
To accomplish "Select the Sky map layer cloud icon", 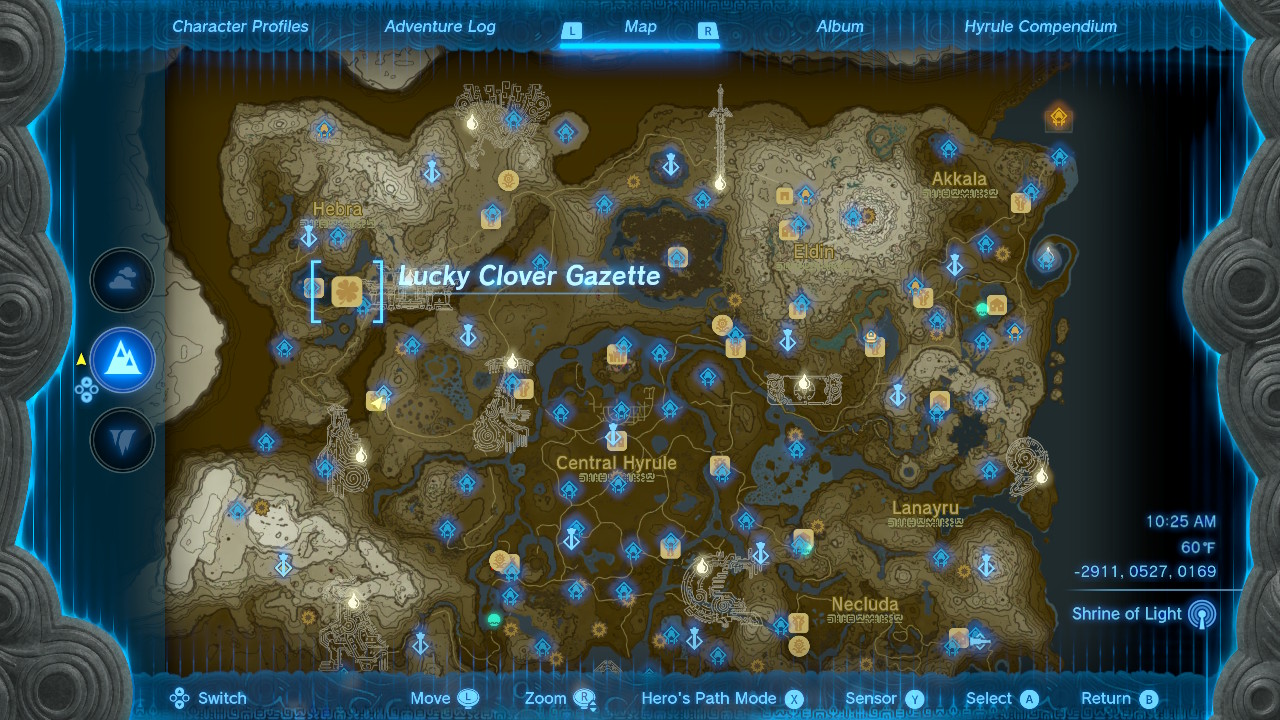I will click(x=122, y=280).
